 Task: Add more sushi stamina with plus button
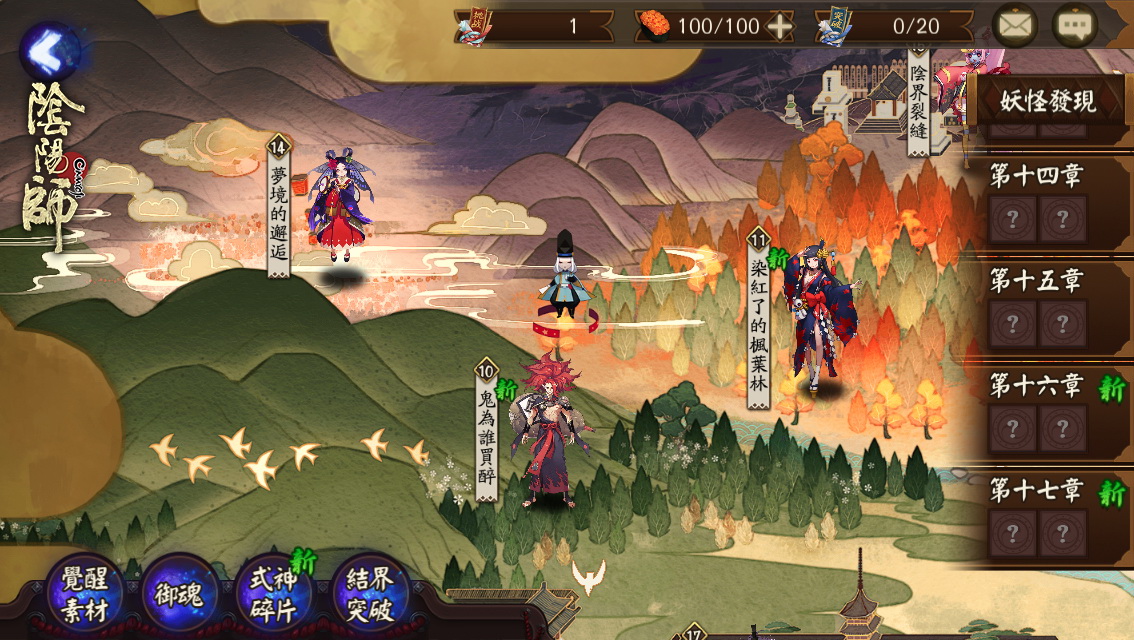coord(779,27)
